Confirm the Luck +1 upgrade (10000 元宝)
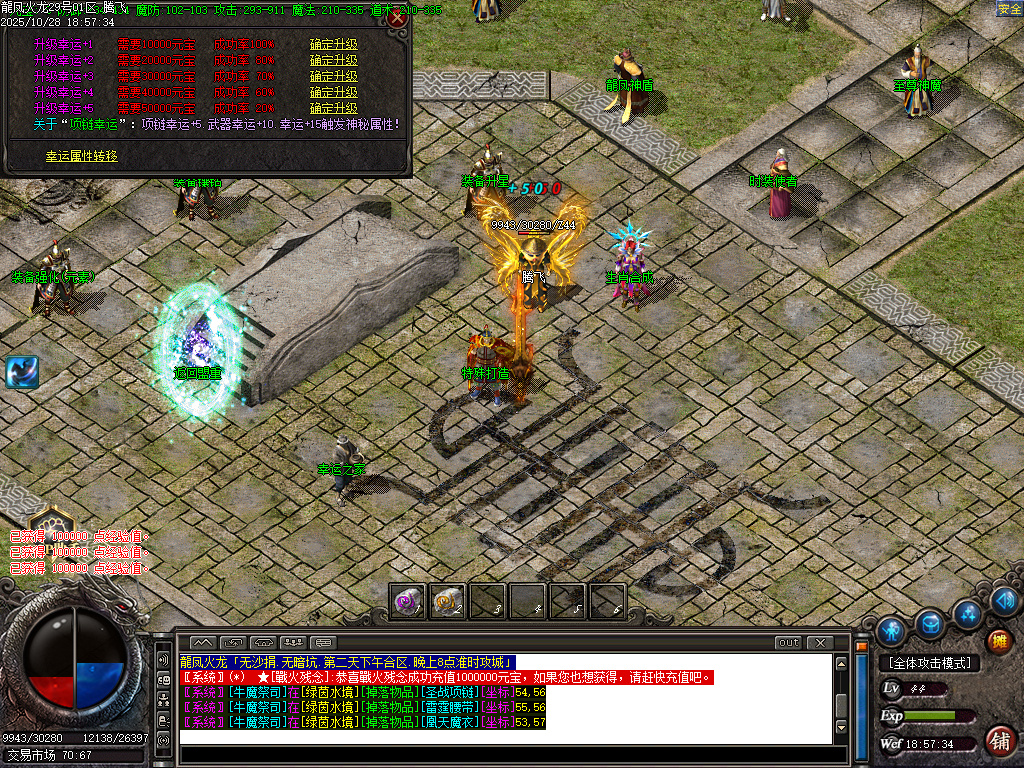The height and width of the screenshot is (768, 1024). [x=333, y=45]
